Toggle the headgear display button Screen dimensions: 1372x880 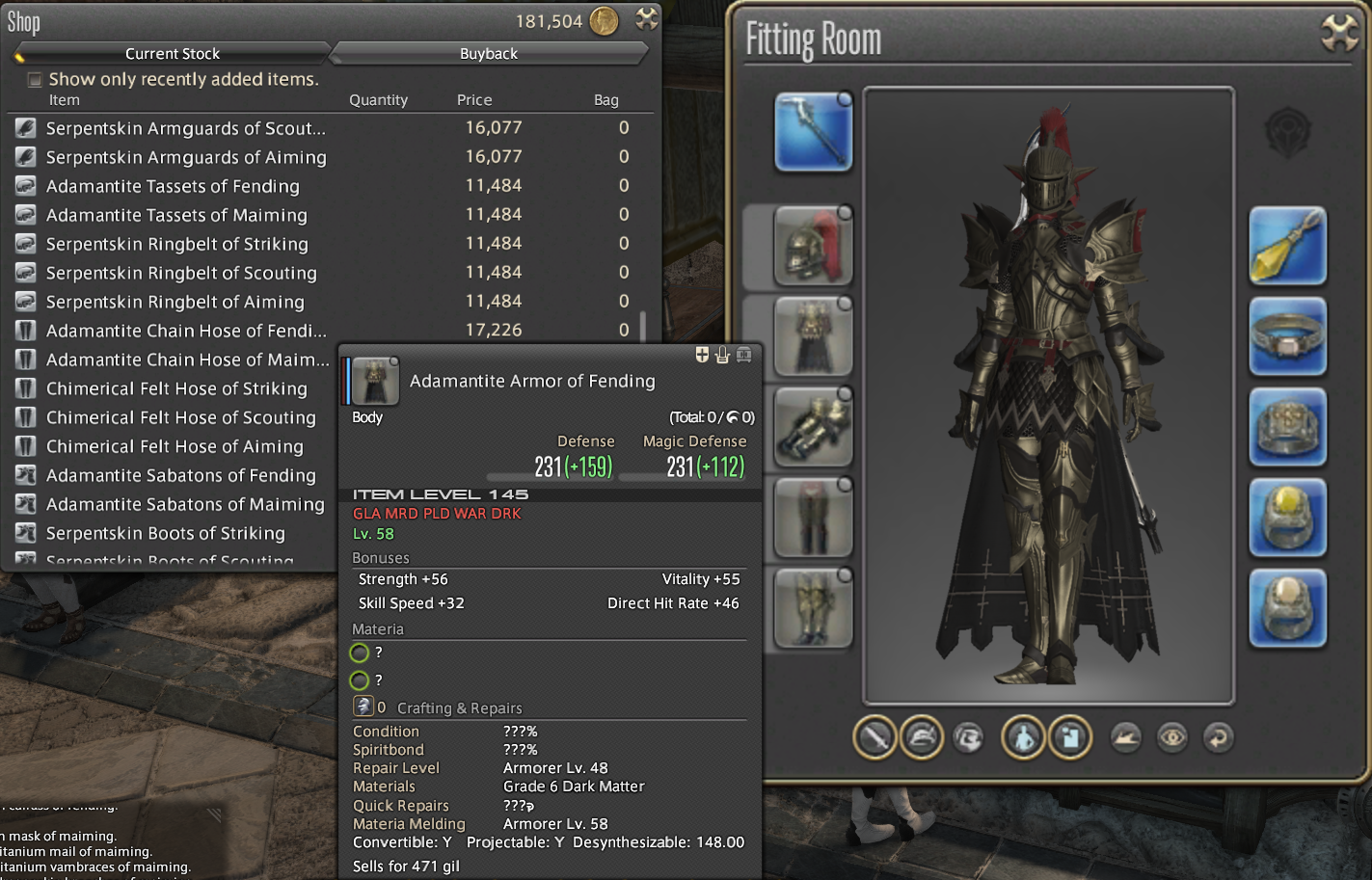click(x=922, y=738)
